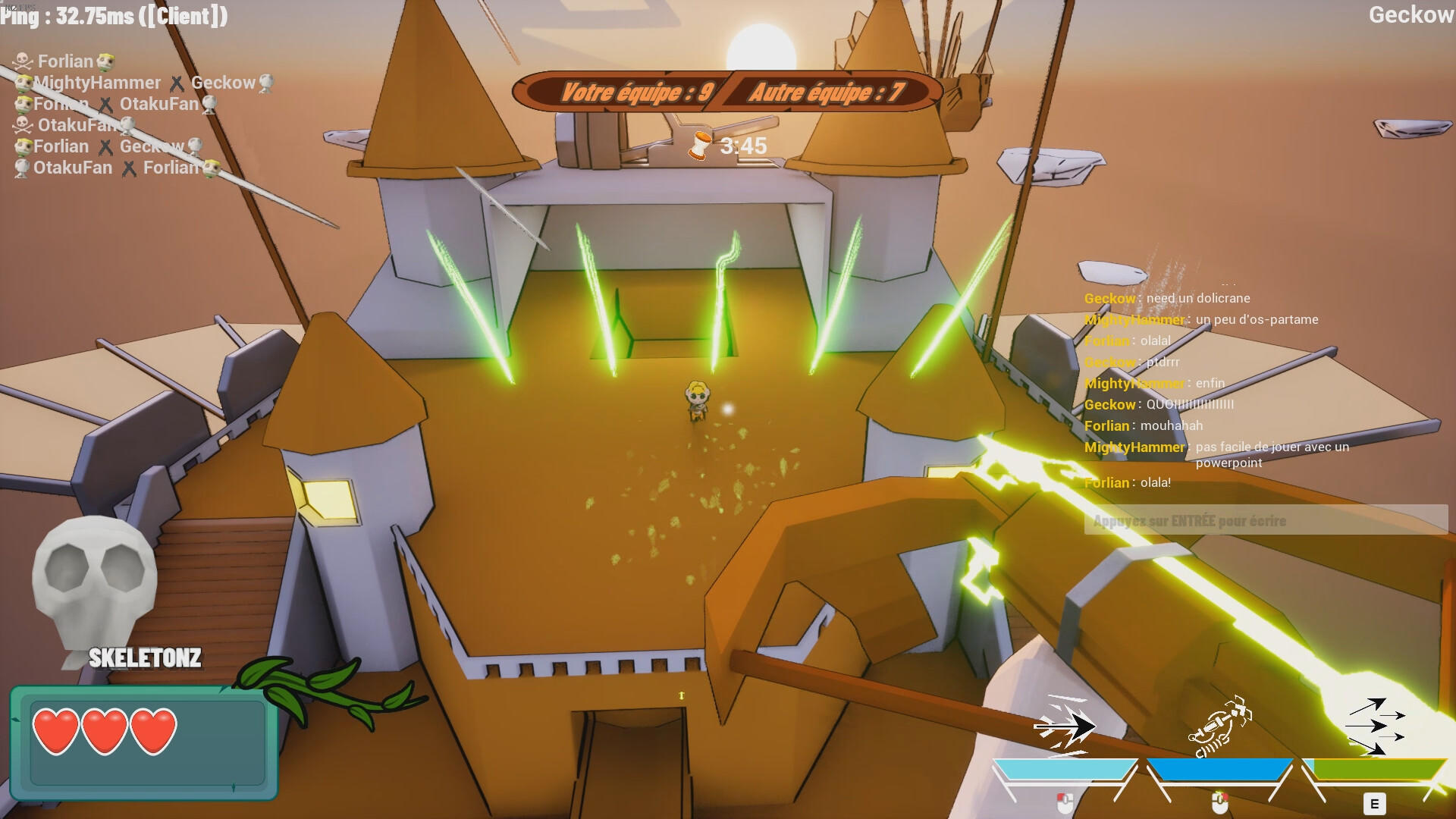
Task: Click the MightyHammer name in the chat
Action: 1132,319
